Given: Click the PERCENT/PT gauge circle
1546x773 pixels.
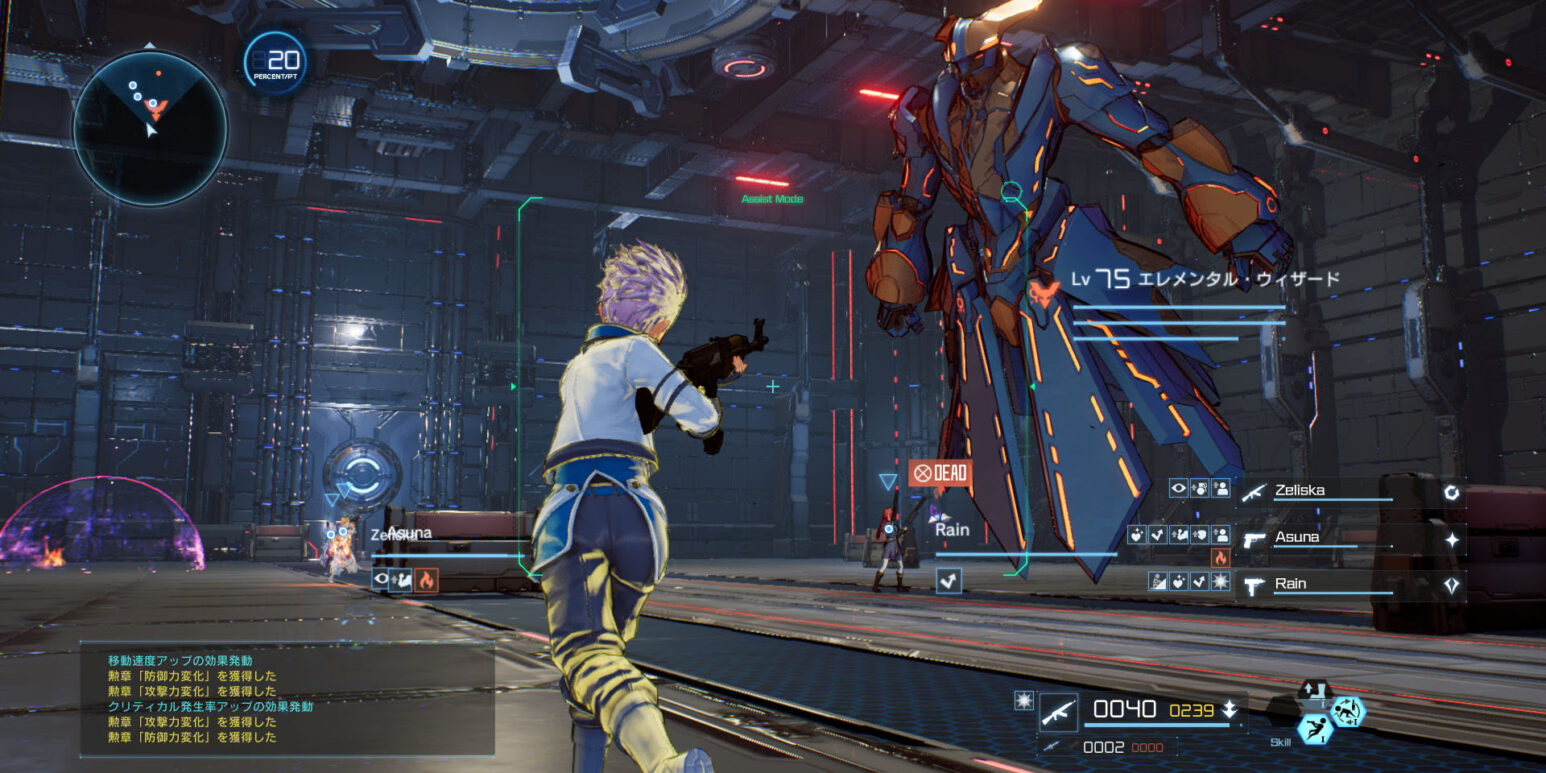Looking at the screenshot, I should [x=275, y=64].
